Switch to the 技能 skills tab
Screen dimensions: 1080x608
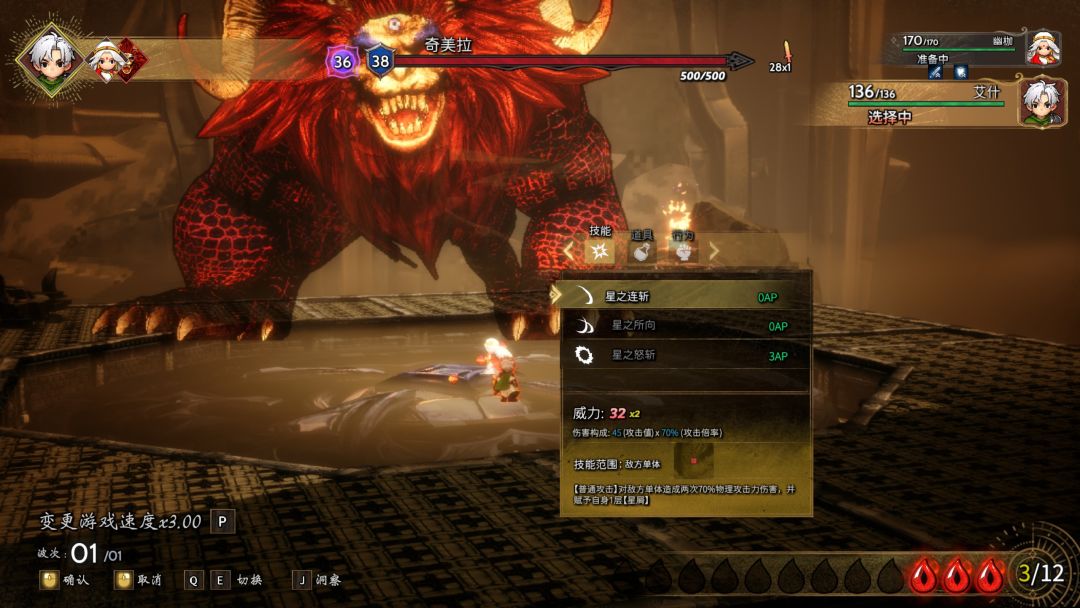pyautogui.click(x=600, y=252)
